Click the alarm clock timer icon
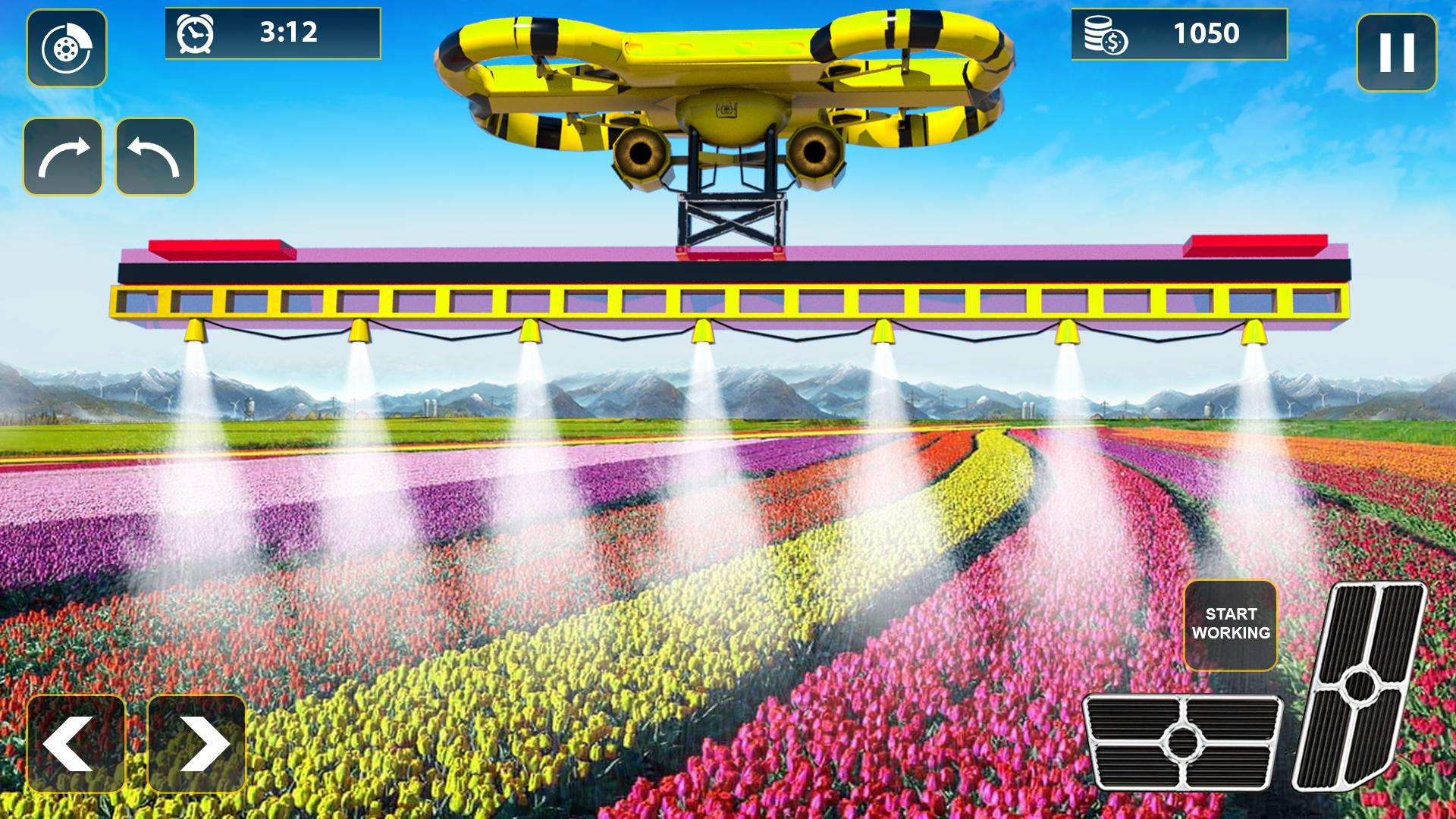 click(196, 33)
